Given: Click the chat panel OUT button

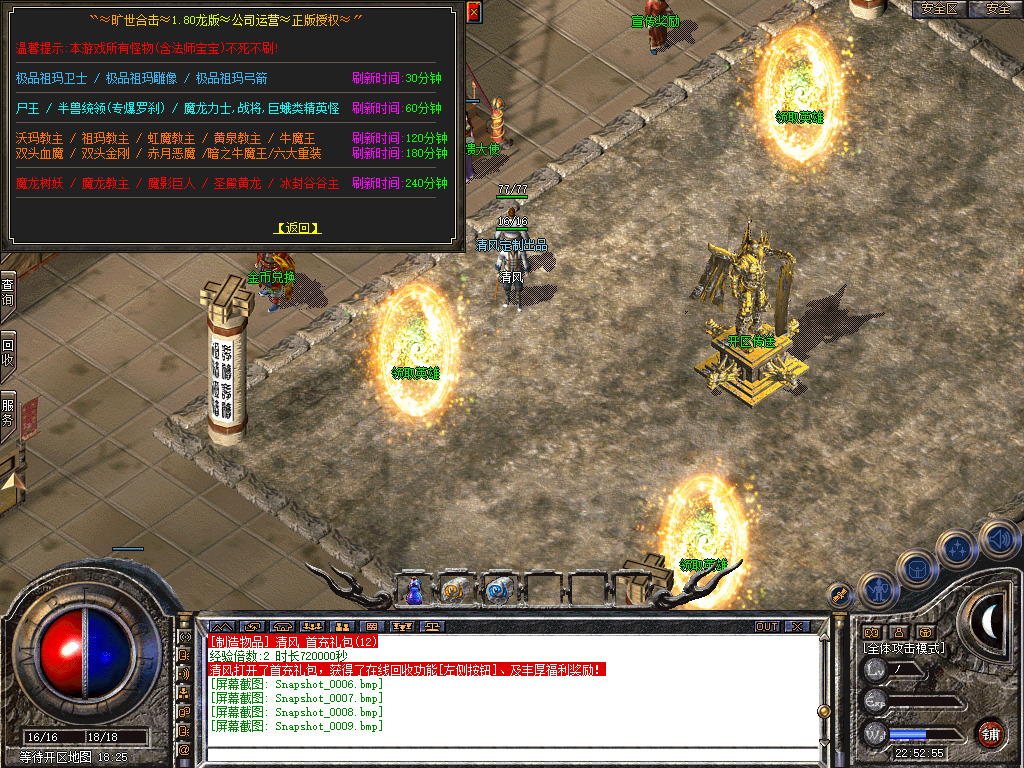Looking at the screenshot, I should 767,626.
